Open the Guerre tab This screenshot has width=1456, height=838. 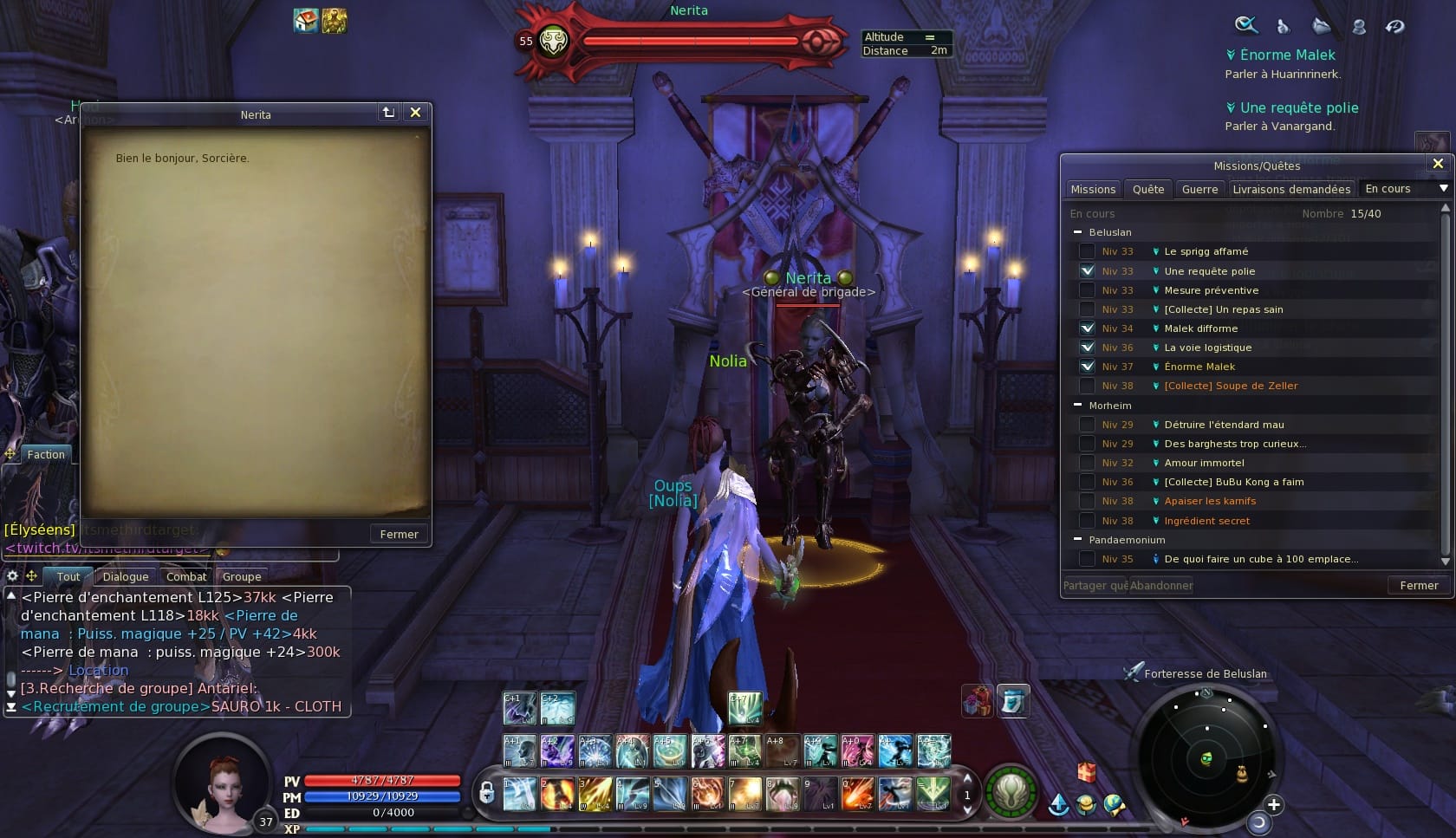pos(1199,189)
